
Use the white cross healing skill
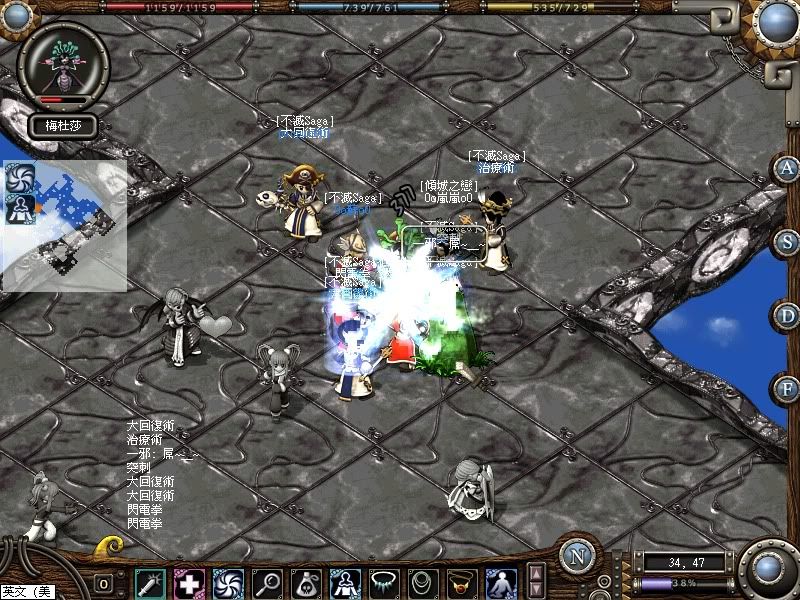[x=189, y=583]
